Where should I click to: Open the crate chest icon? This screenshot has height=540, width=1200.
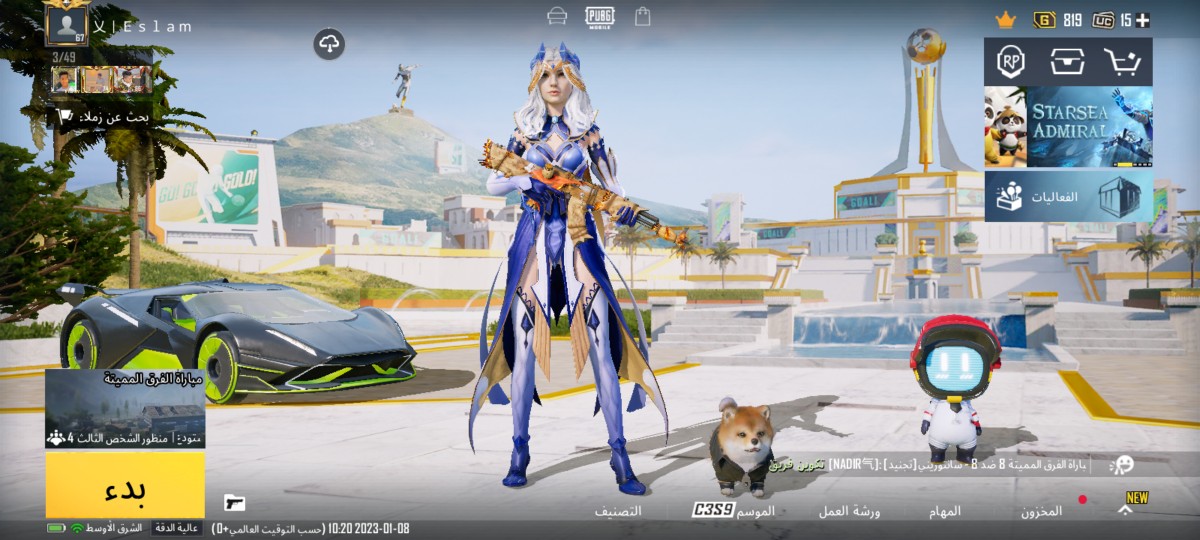click(x=1067, y=62)
